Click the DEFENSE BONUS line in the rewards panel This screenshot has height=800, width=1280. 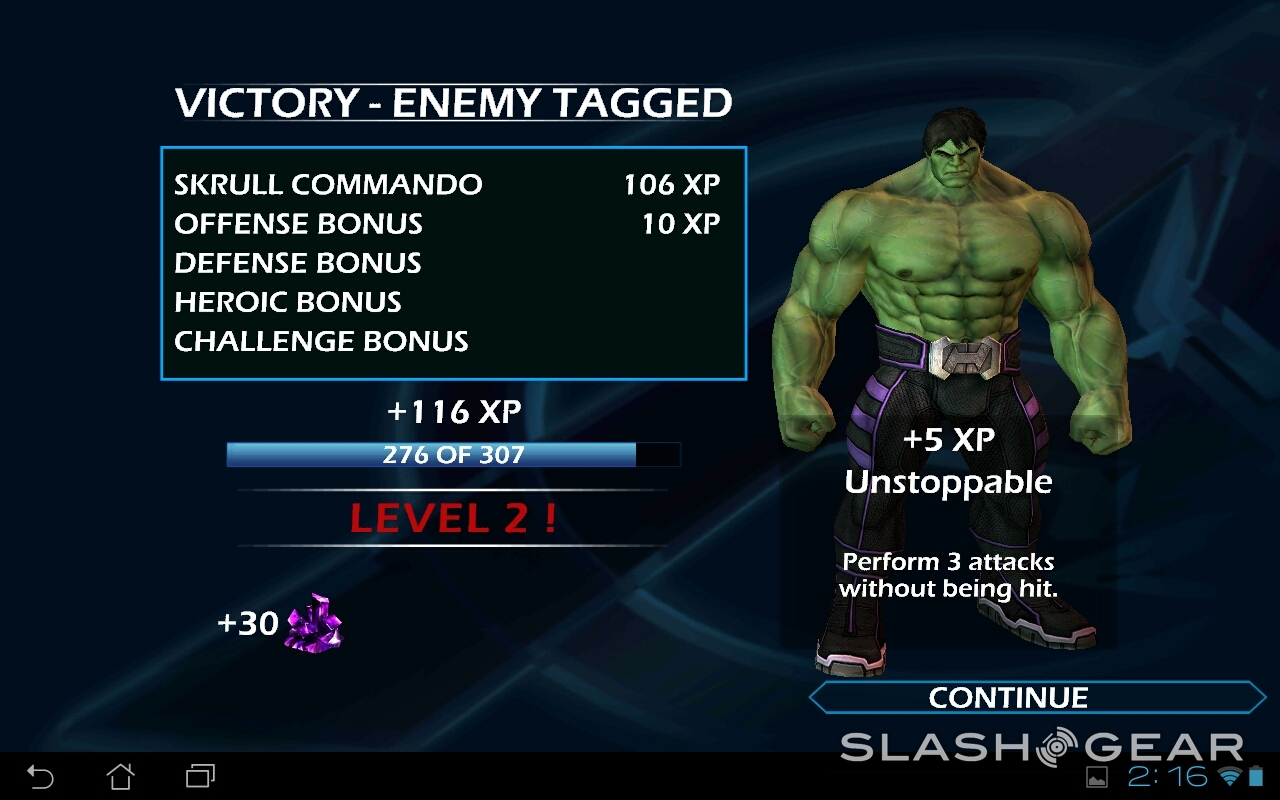click(298, 263)
